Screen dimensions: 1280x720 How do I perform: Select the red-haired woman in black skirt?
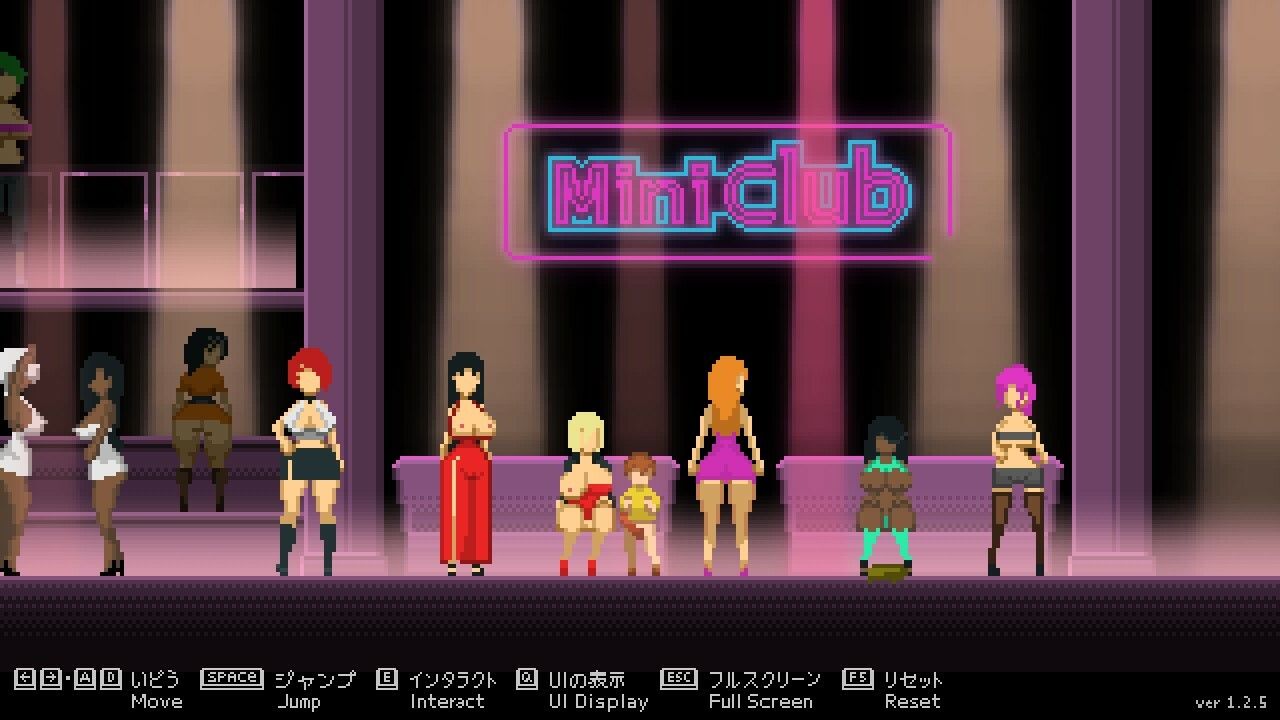point(306,460)
